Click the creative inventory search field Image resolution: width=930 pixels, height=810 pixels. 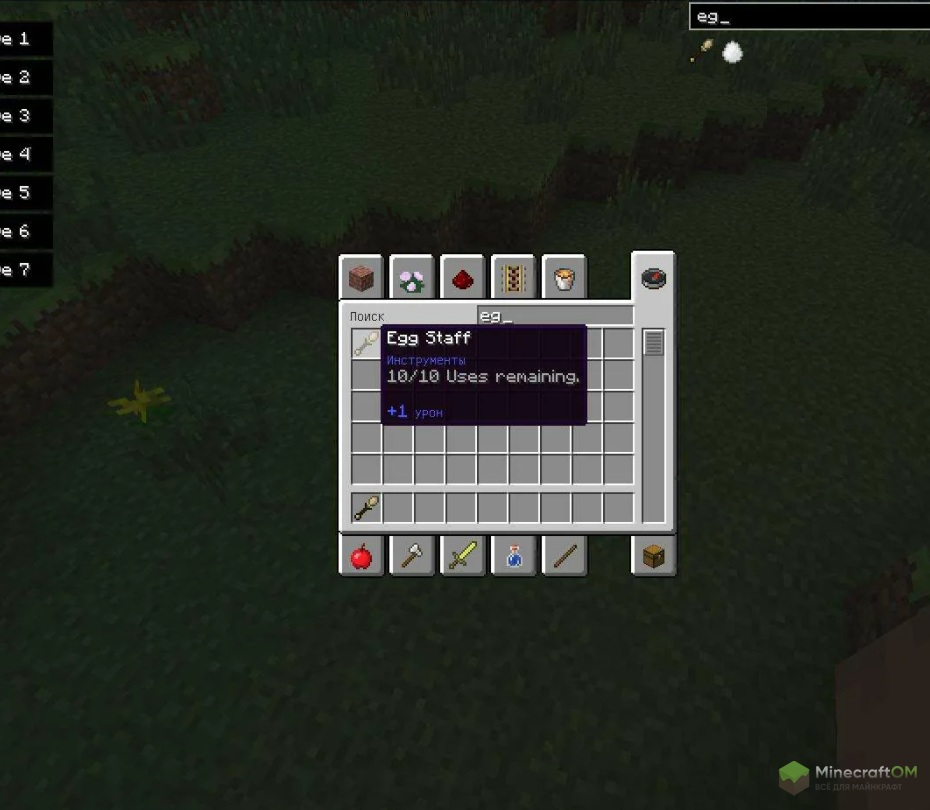(555, 316)
